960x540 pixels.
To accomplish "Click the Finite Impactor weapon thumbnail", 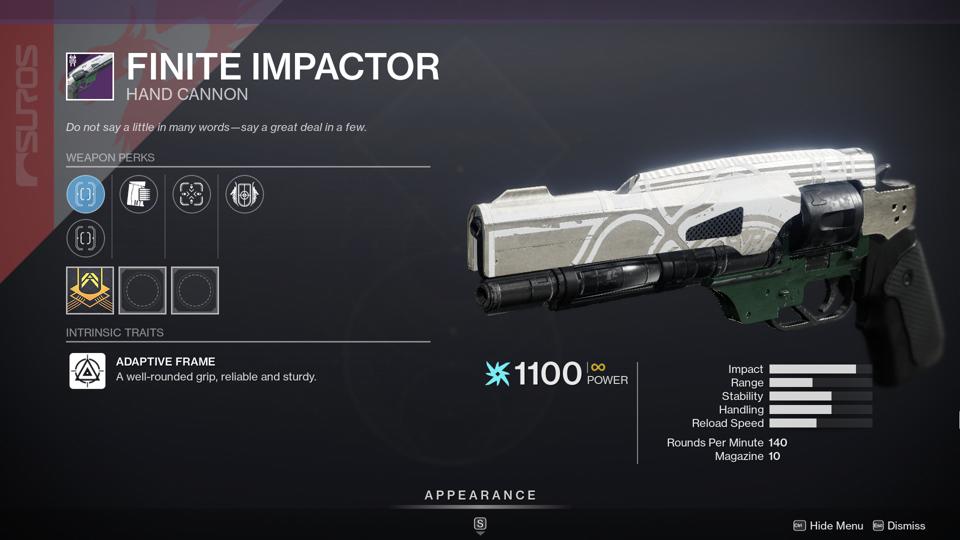I will [90, 76].
